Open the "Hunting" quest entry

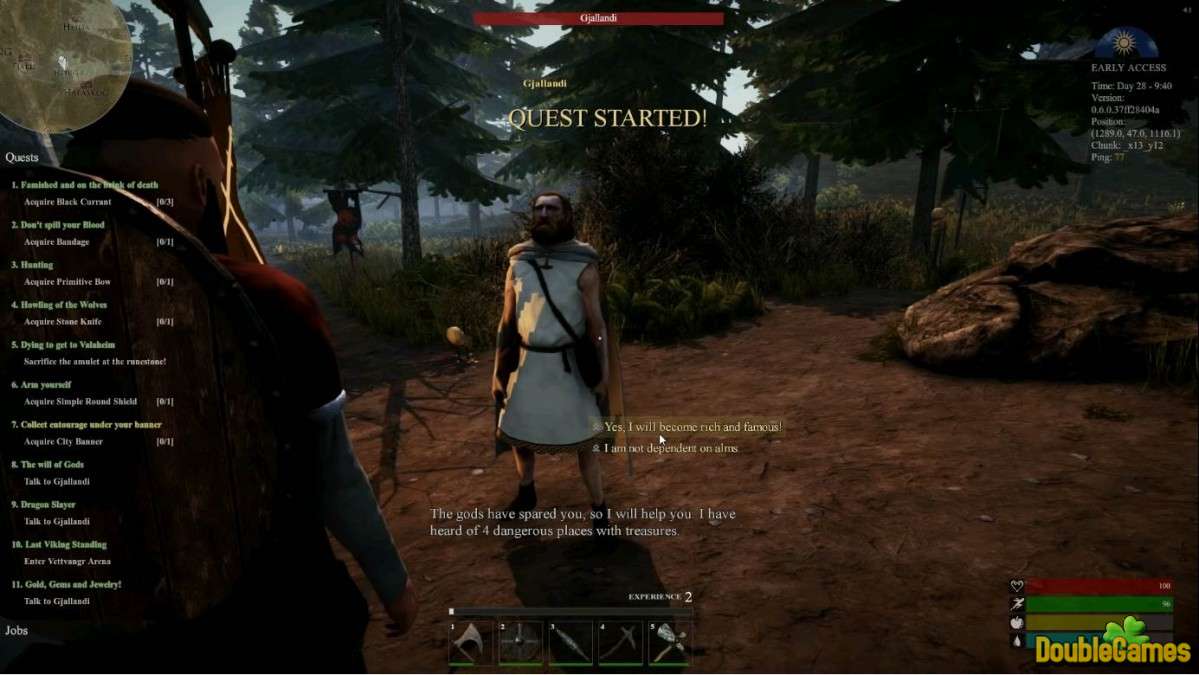click(37, 265)
